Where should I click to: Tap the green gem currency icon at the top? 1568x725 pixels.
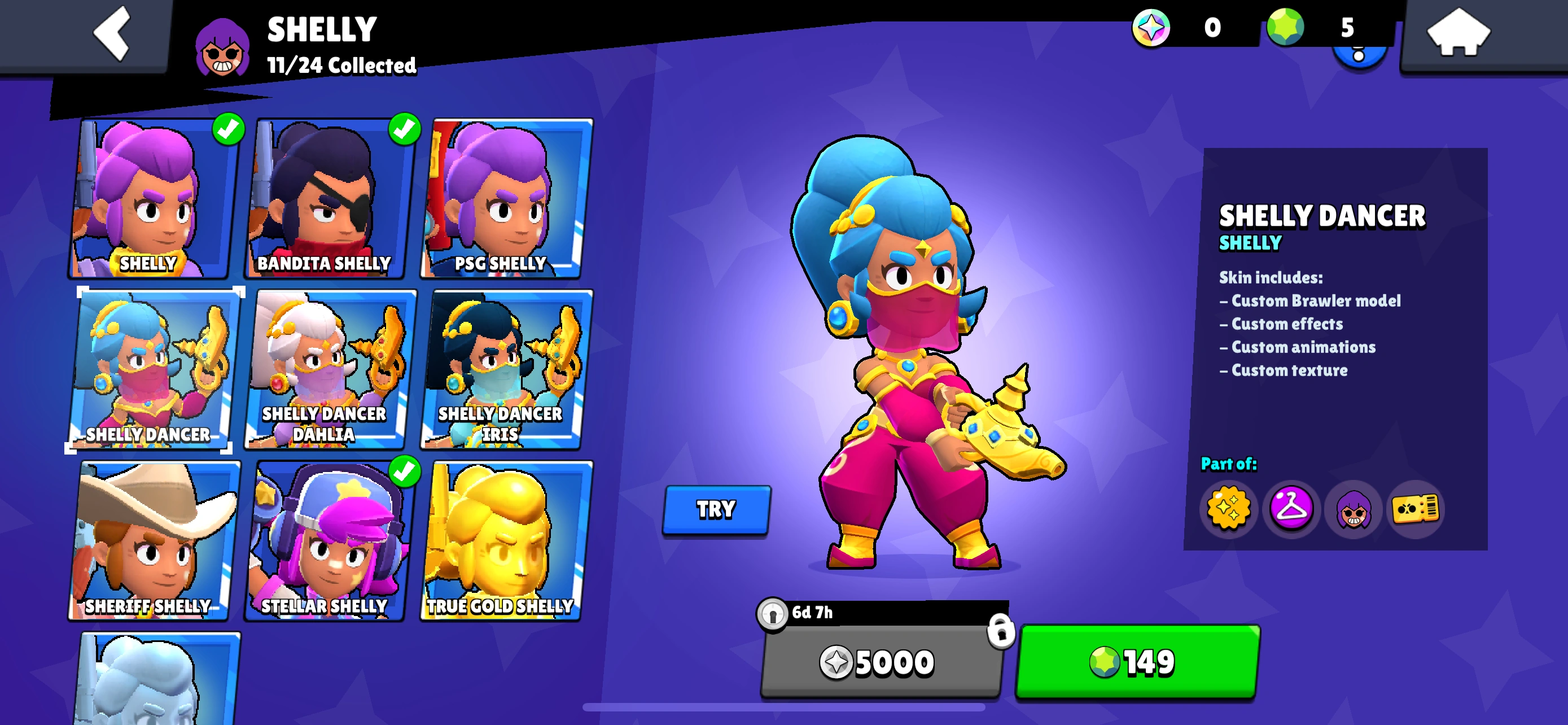pyautogui.click(x=1285, y=28)
